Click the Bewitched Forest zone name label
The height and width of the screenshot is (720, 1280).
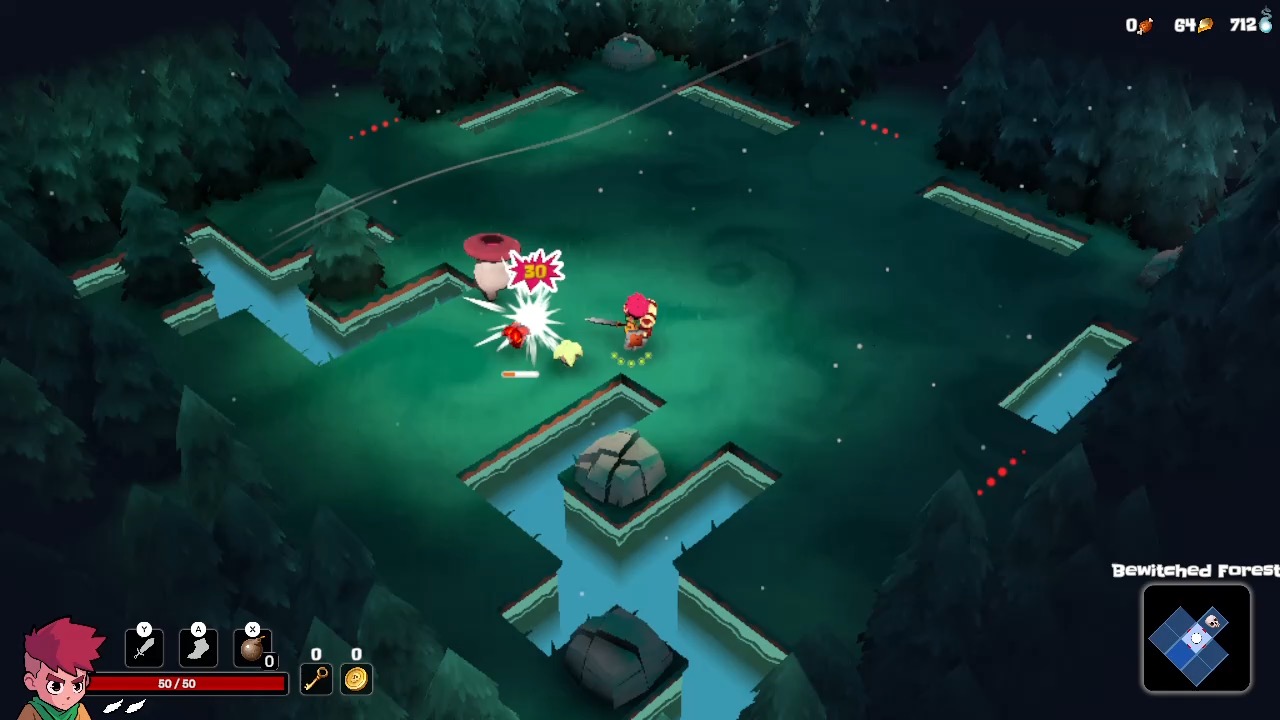coord(1193,571)
